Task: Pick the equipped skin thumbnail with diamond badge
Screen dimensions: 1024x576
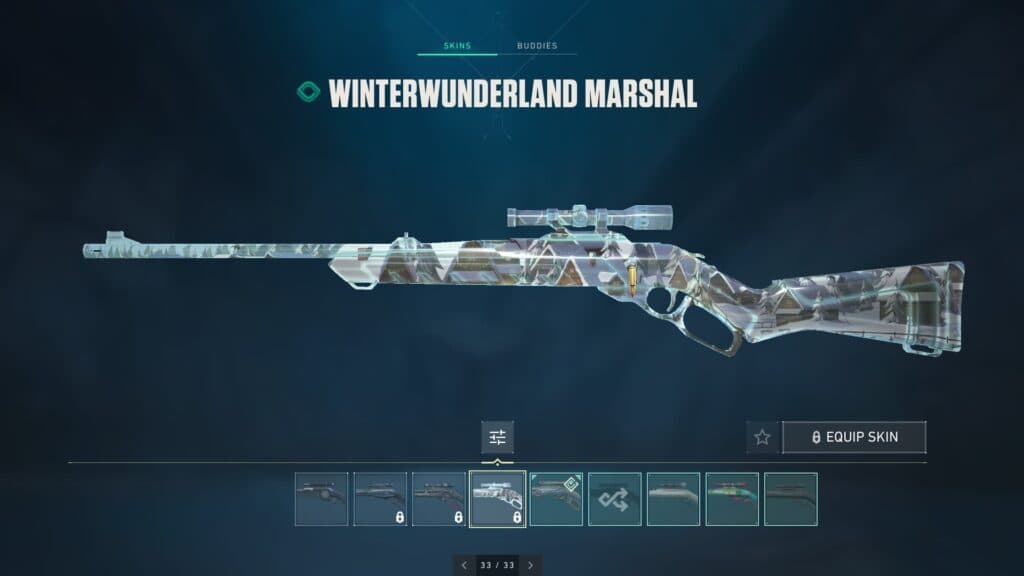Action: (x=556, y=499)
